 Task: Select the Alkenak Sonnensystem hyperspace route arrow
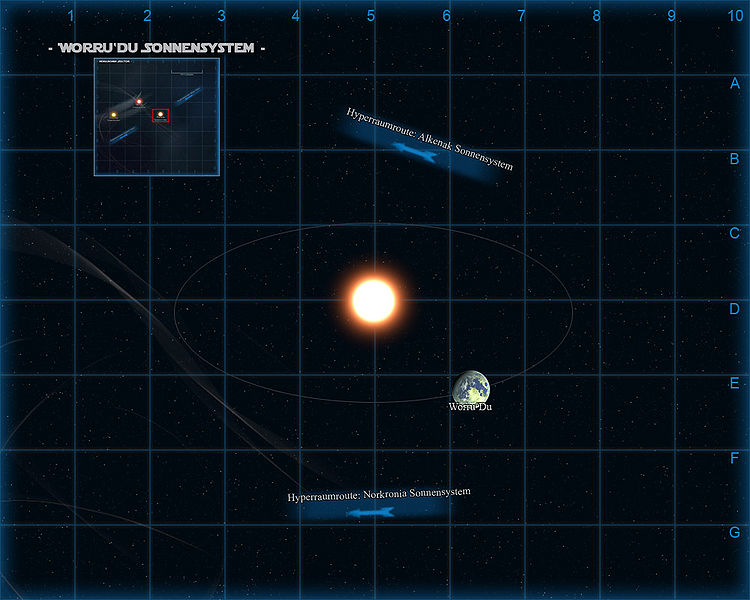click(x=417, y=151)
